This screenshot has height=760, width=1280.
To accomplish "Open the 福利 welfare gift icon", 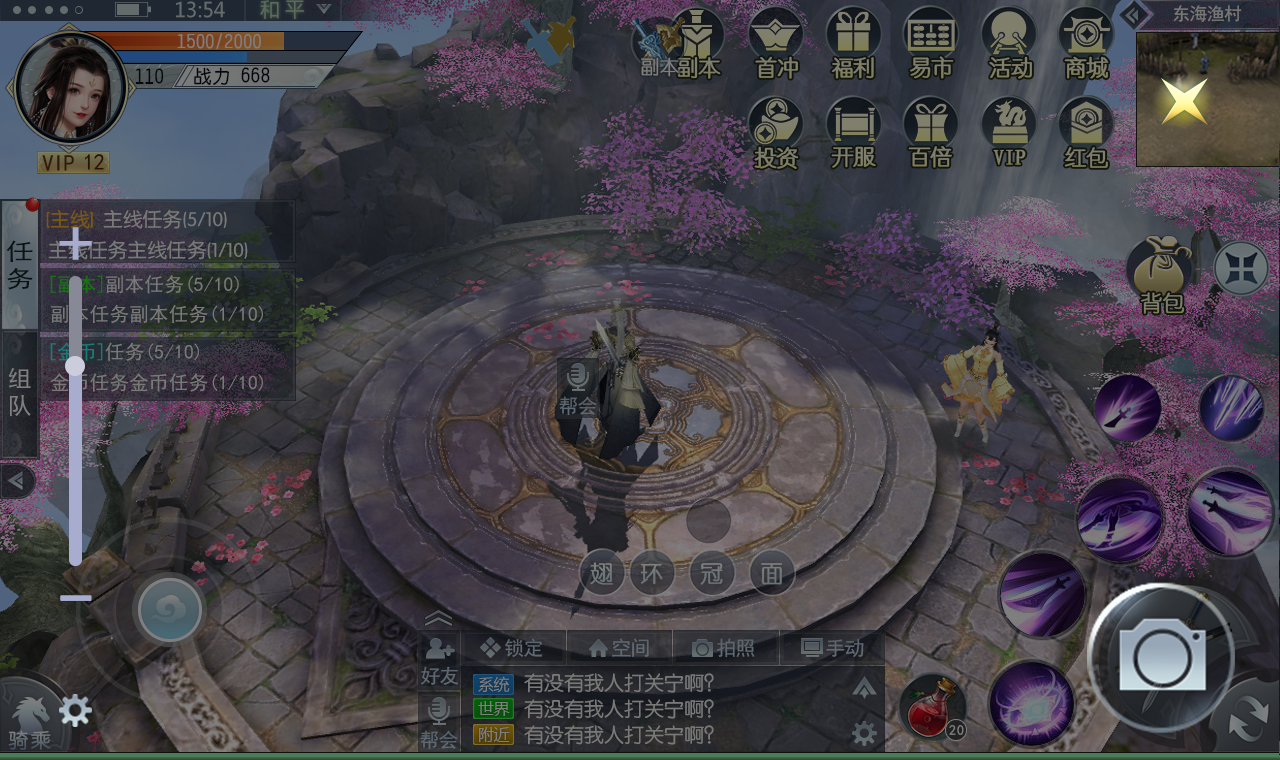I will (853, 43).
